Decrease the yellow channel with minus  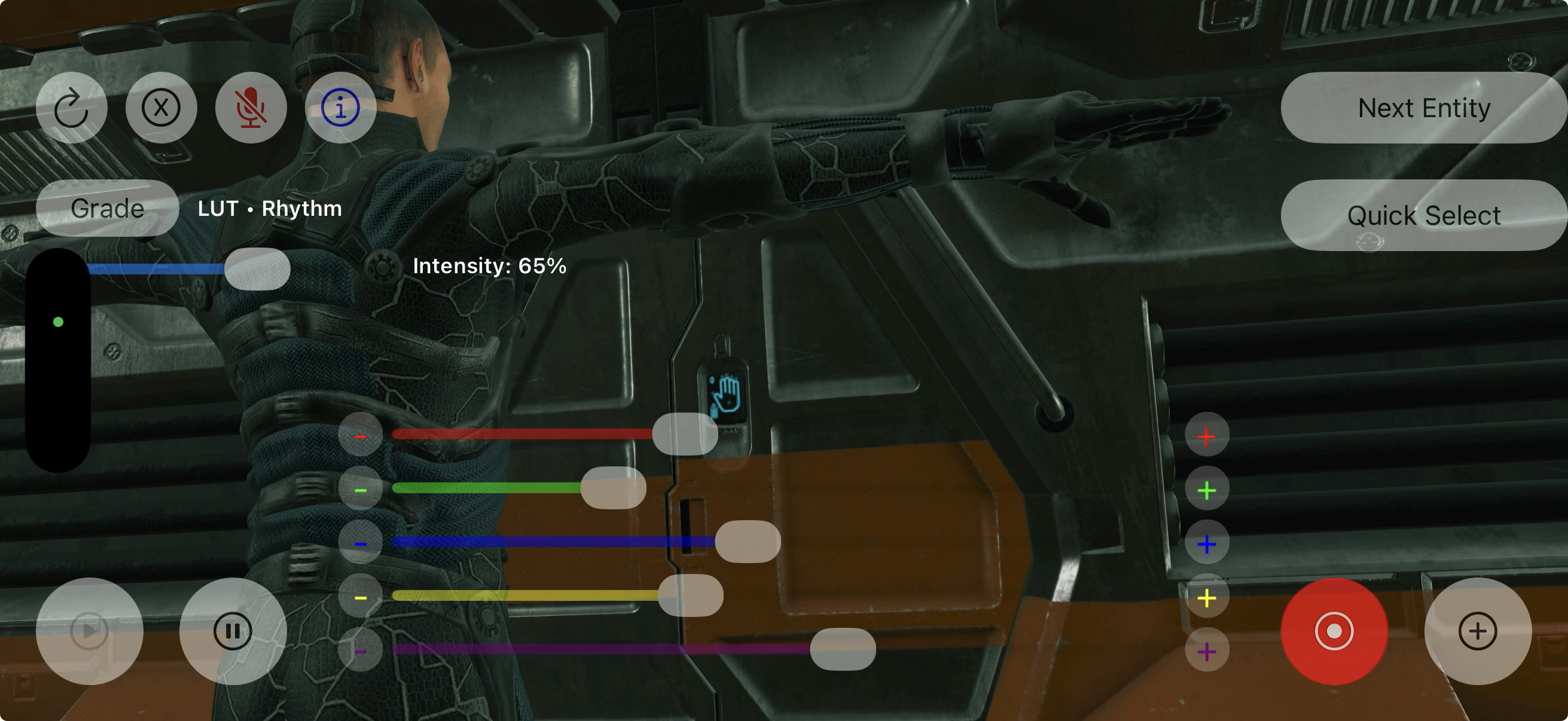[x=361, y=596]
